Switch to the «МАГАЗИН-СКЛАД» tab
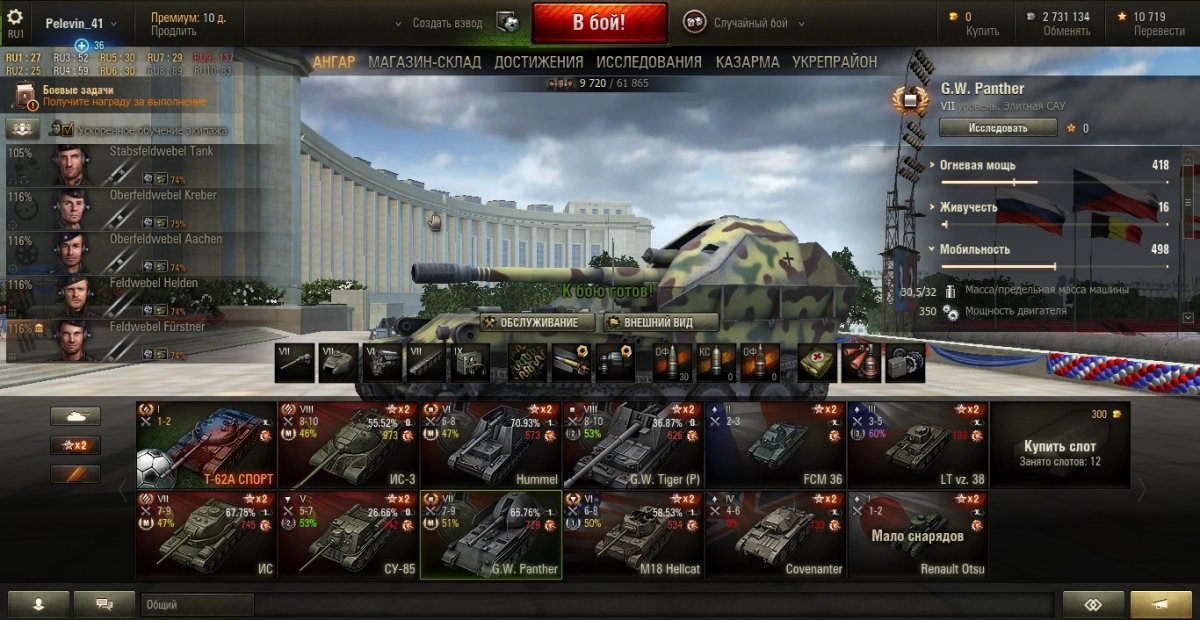This screenshot has height=620, width=1200. tap(424, 62)
